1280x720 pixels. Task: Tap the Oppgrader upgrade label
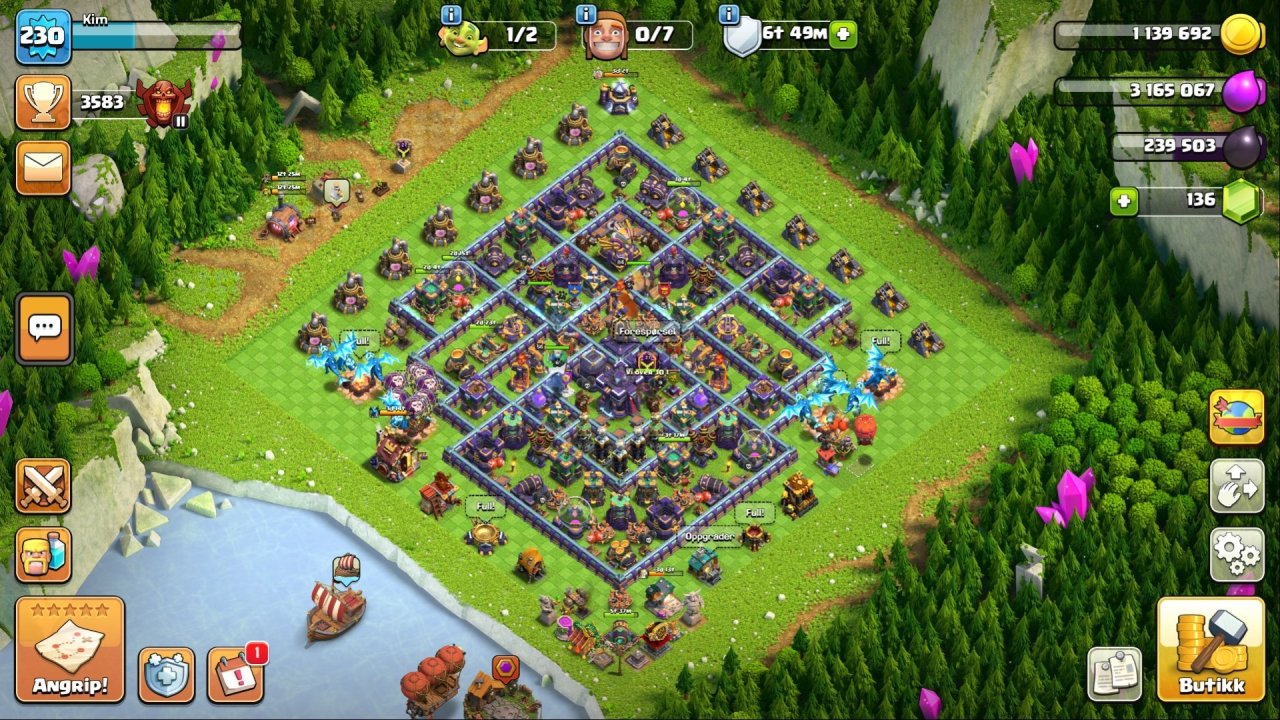[x=710, y=537]
